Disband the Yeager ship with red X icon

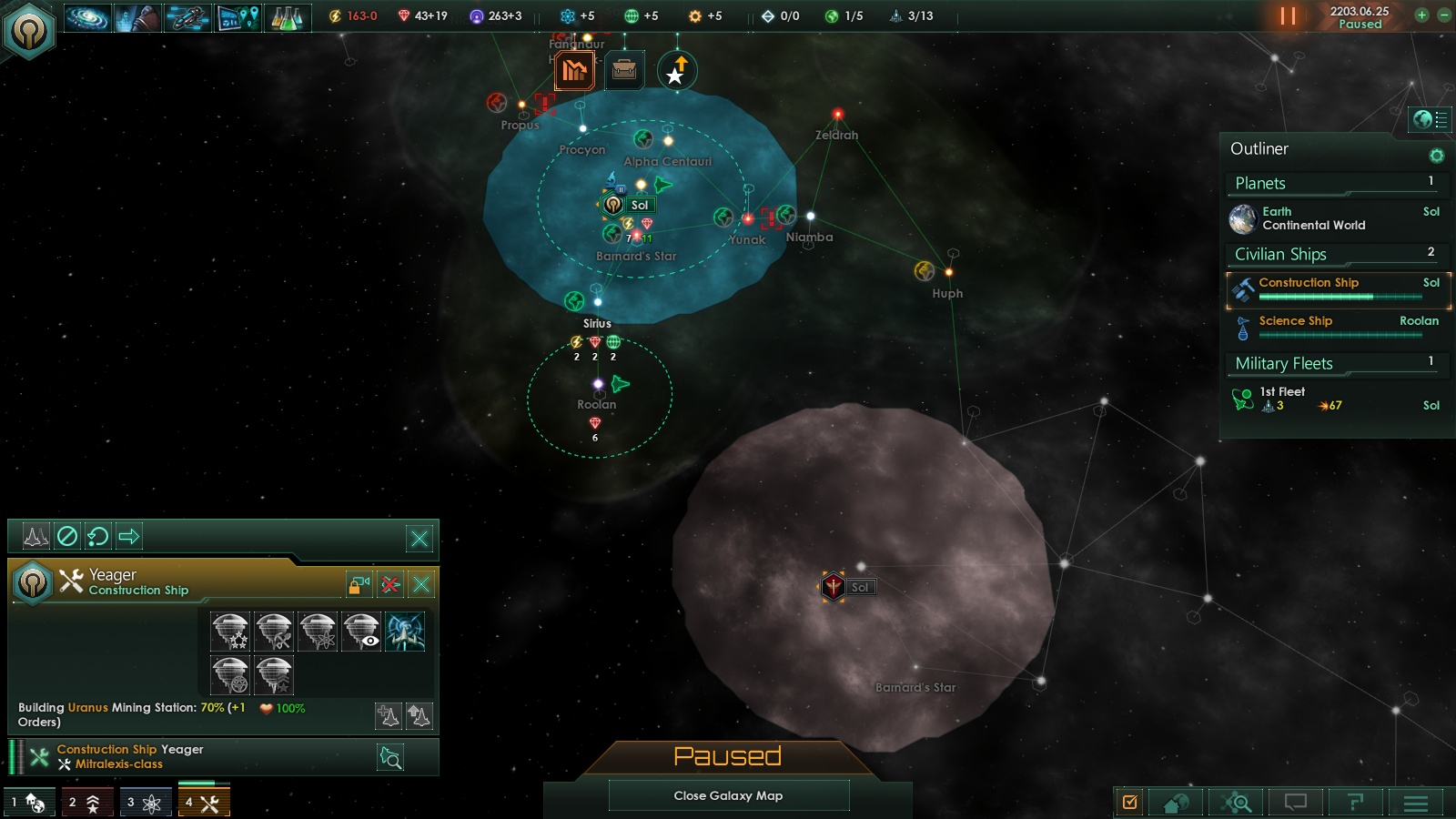click(390, 584)
